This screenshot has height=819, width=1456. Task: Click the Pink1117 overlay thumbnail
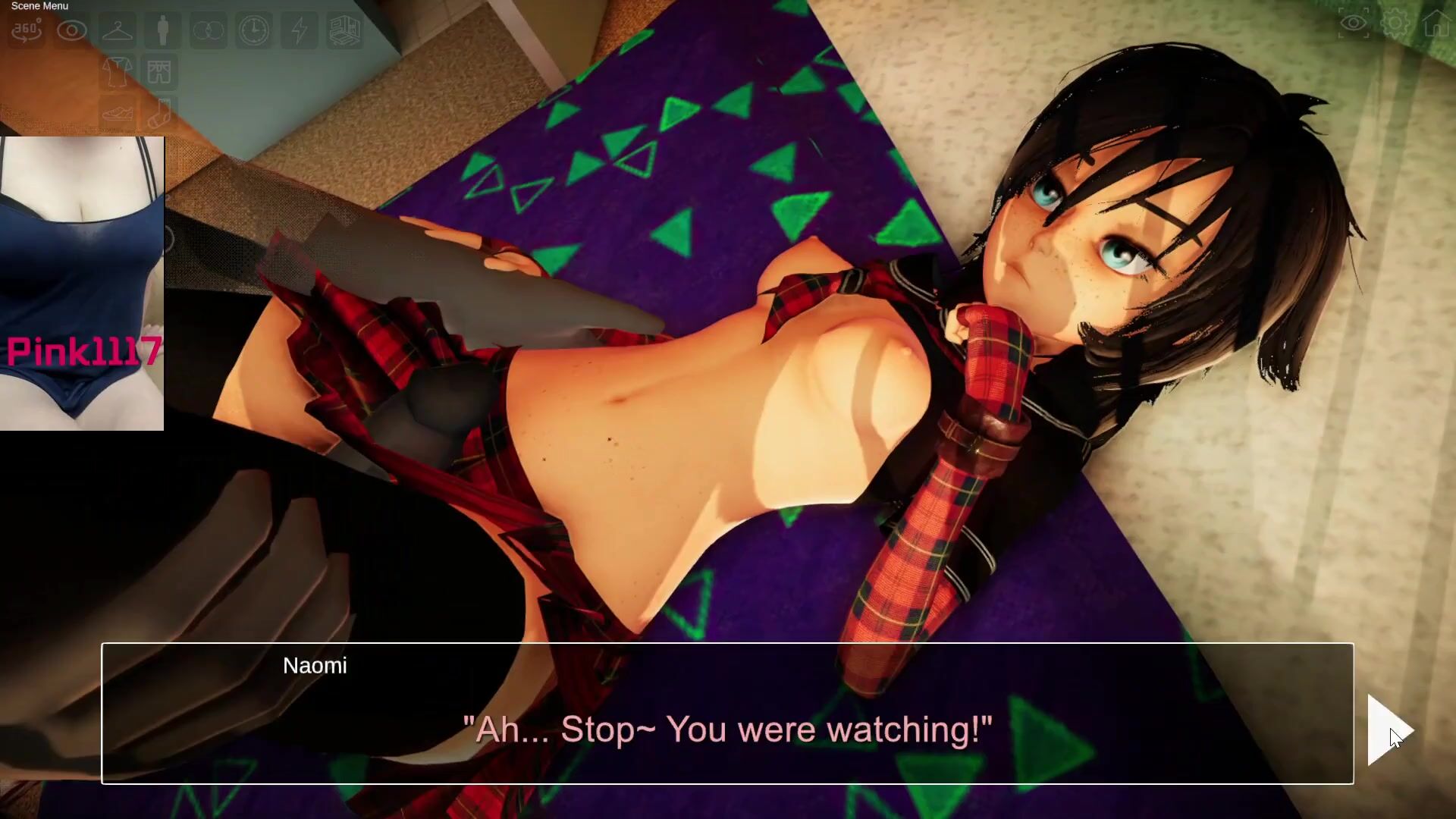pyautogui.click(x=82, y=283)
